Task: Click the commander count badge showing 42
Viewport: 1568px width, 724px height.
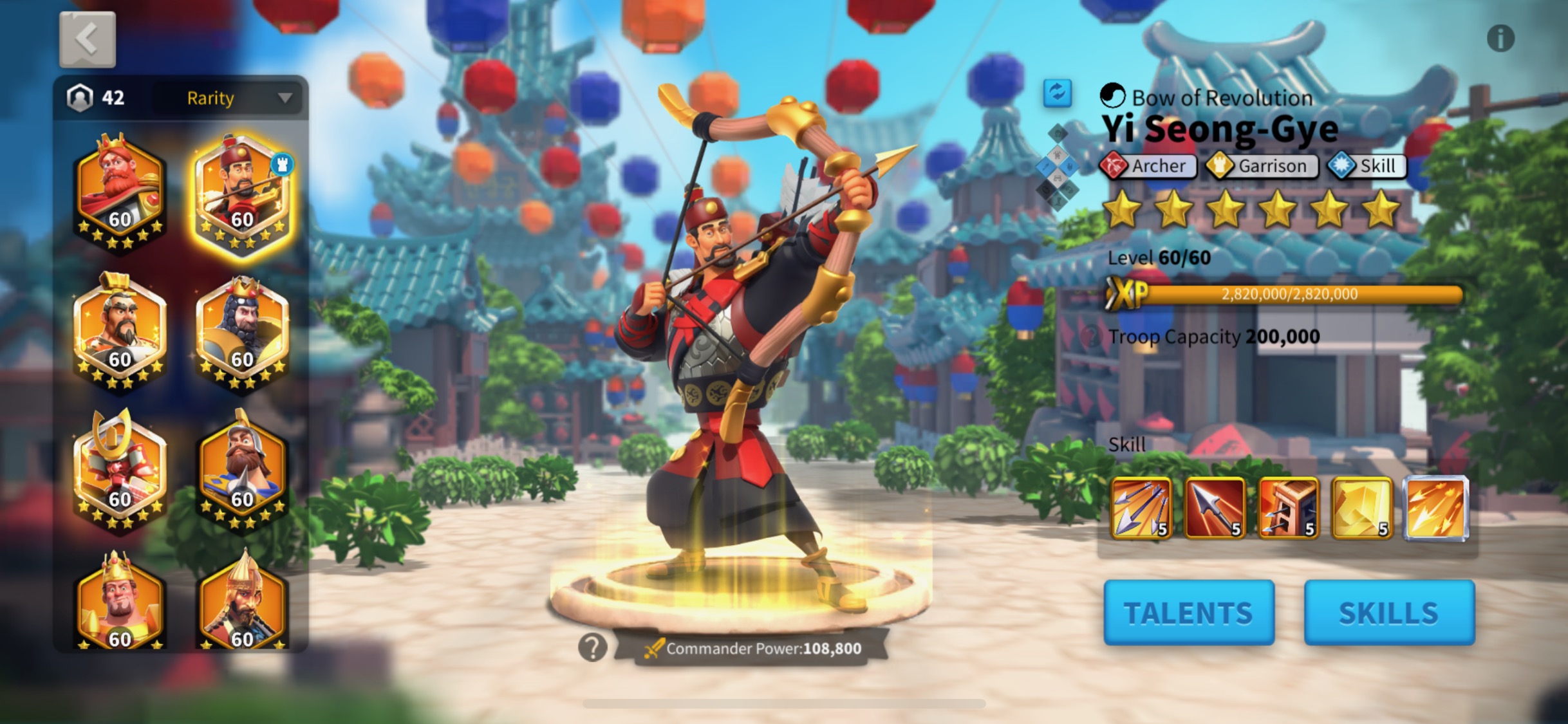Action: click(95, 97)
